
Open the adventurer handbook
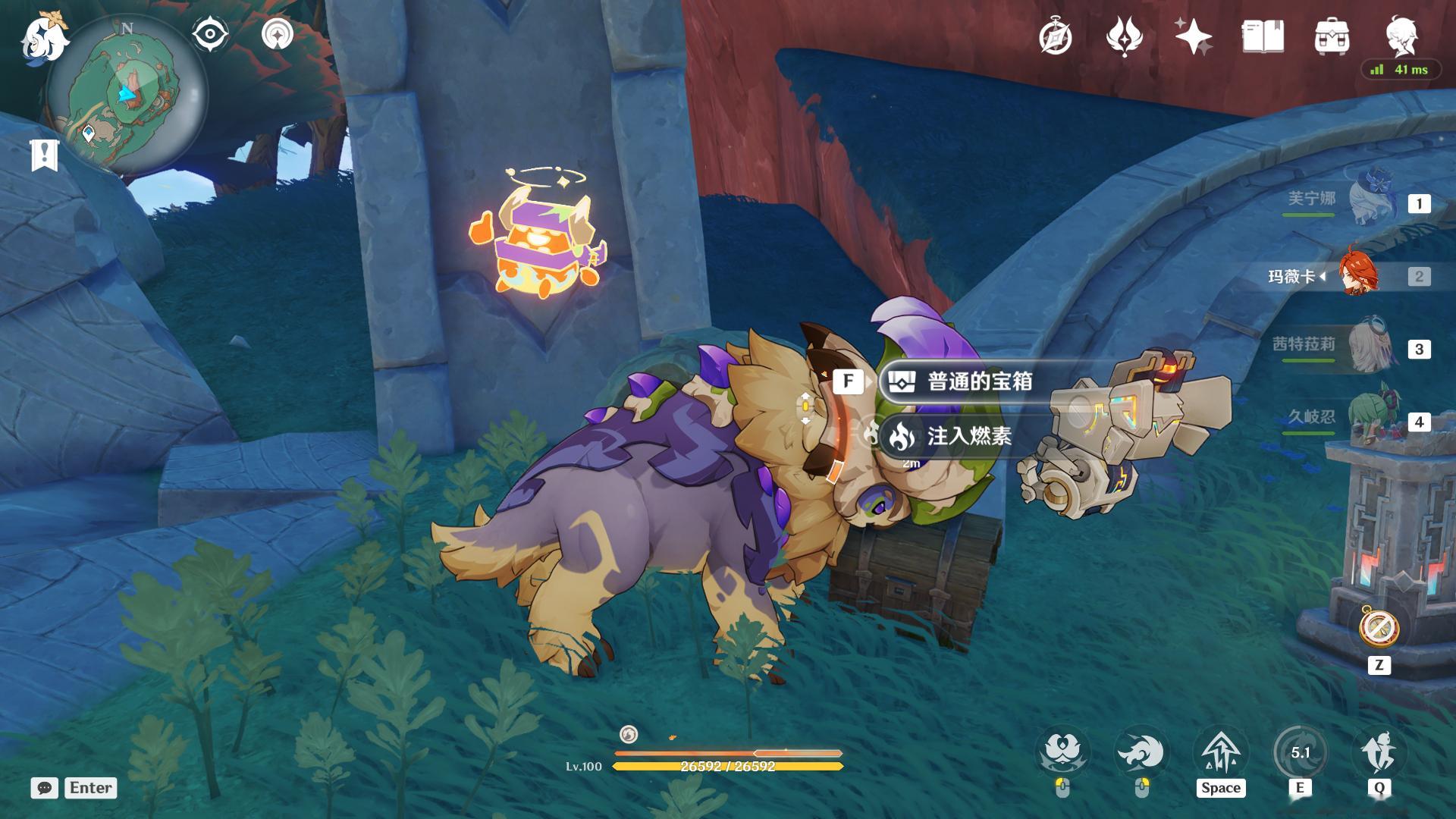click(1263, 36)
